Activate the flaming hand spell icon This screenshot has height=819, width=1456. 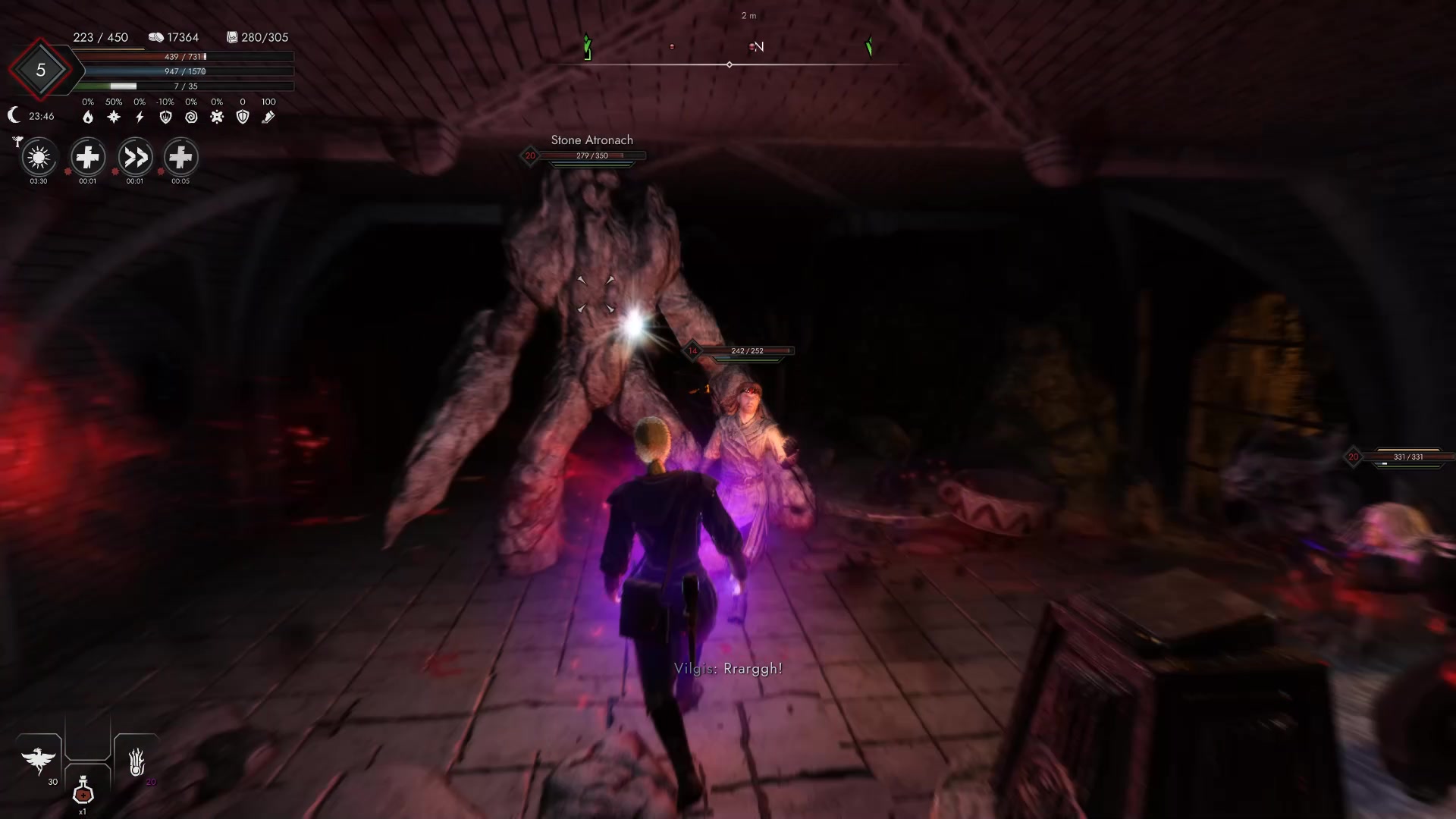[x=136, y=762]
